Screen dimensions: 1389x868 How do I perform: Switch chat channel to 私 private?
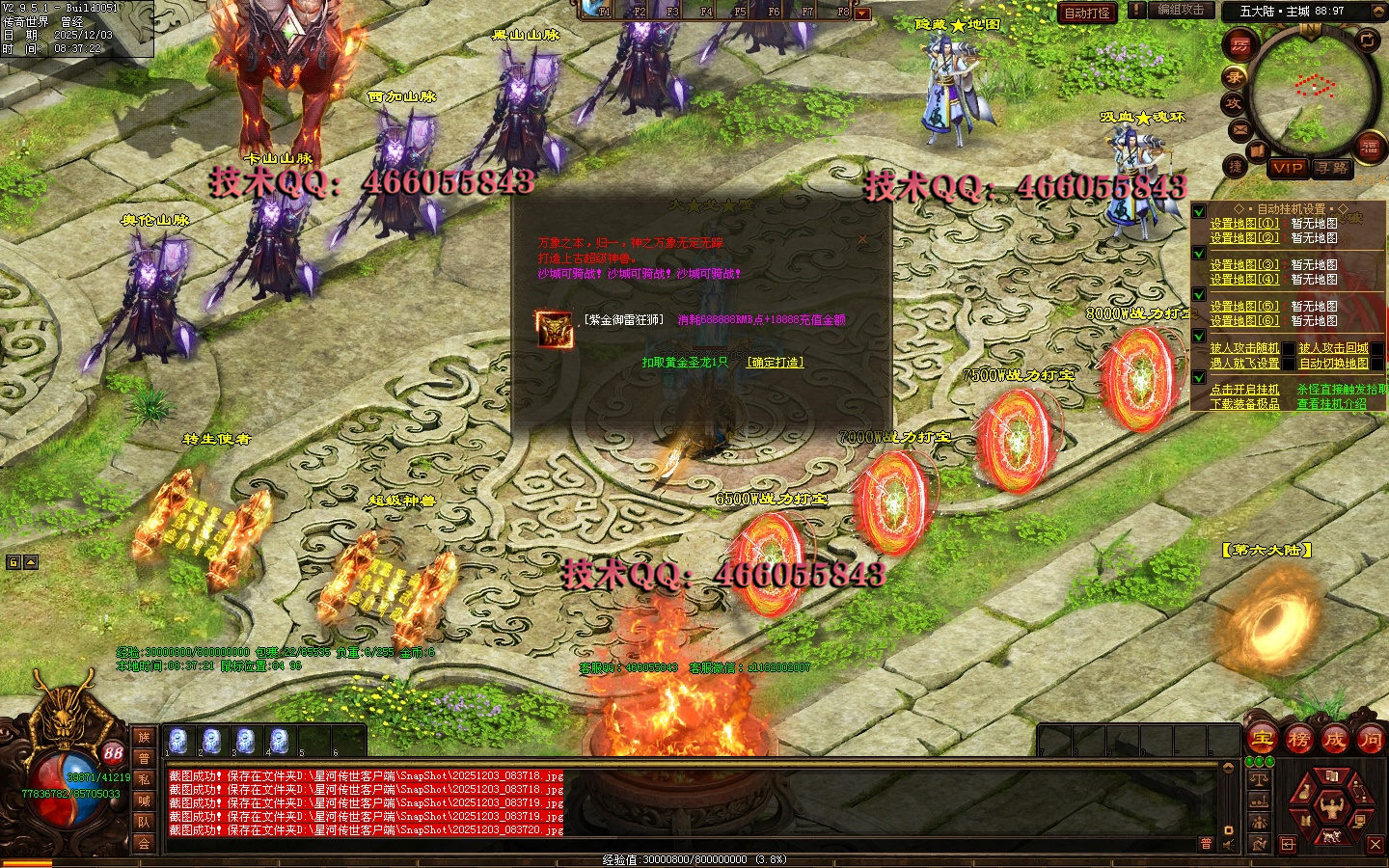(144, 779)
